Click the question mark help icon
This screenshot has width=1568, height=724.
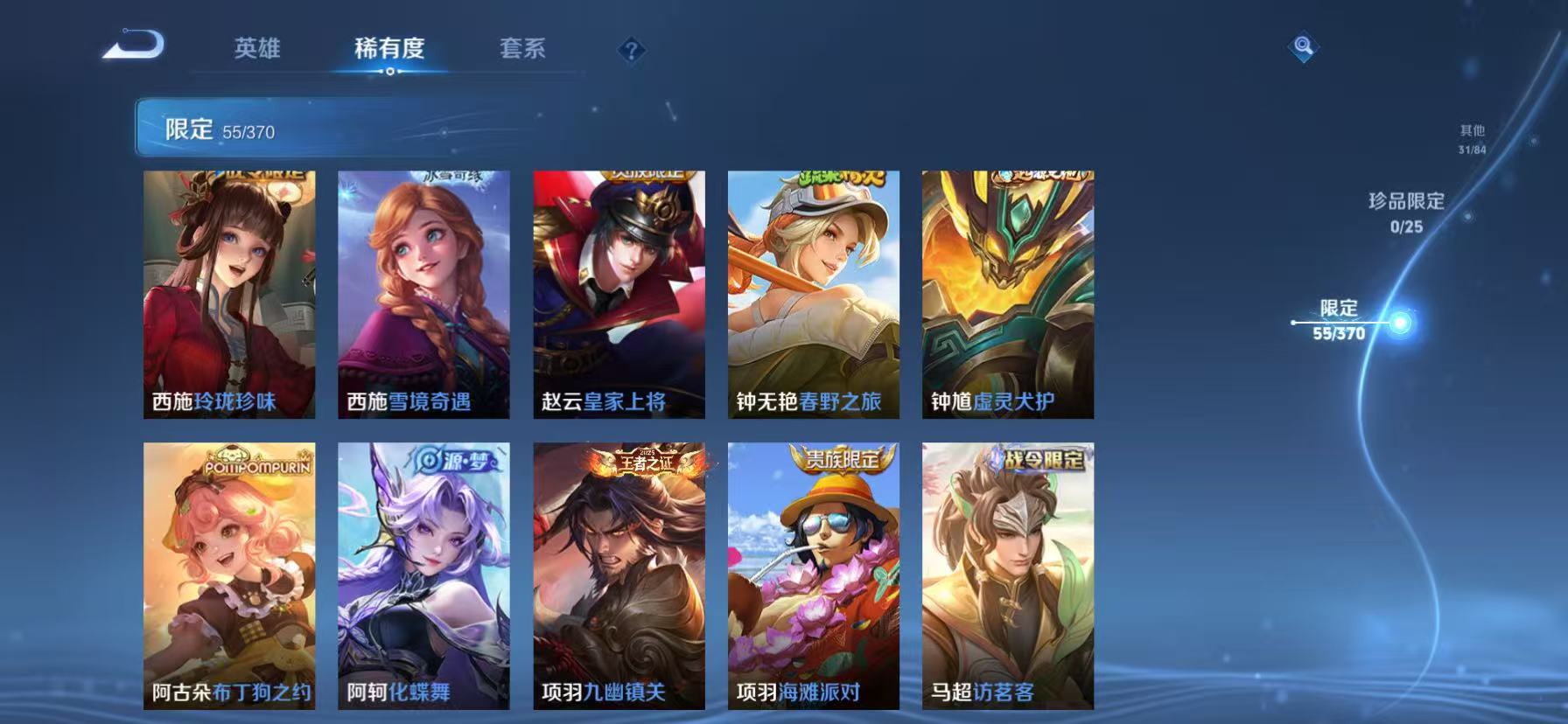[x=632, y=50]
